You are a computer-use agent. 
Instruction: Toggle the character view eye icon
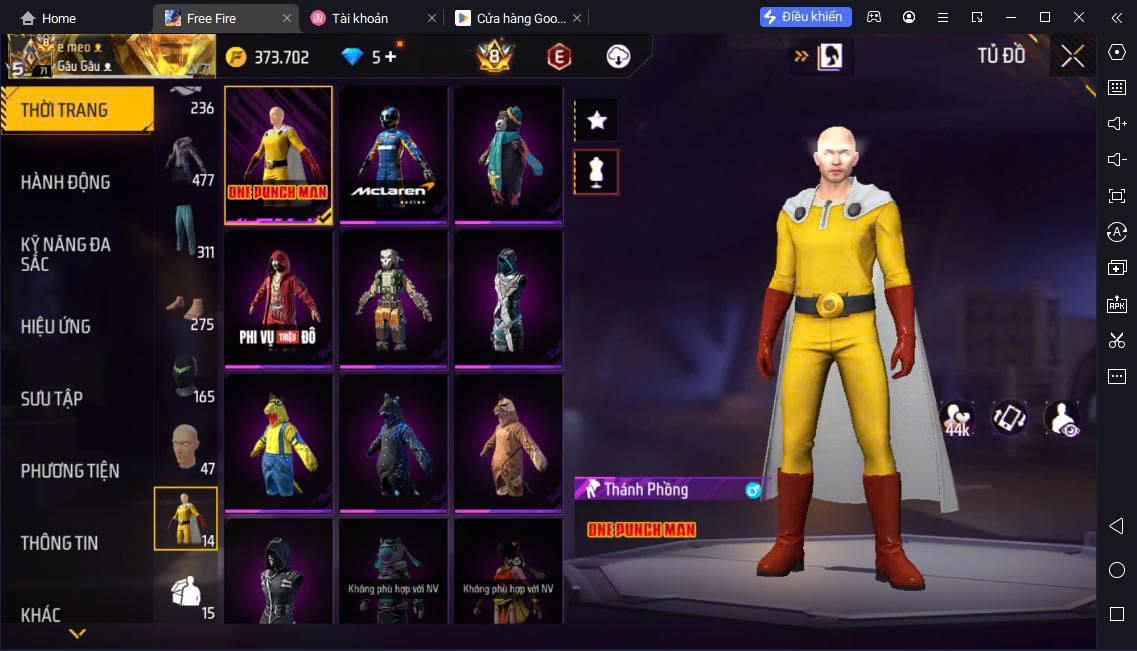tap(1062, 418)
